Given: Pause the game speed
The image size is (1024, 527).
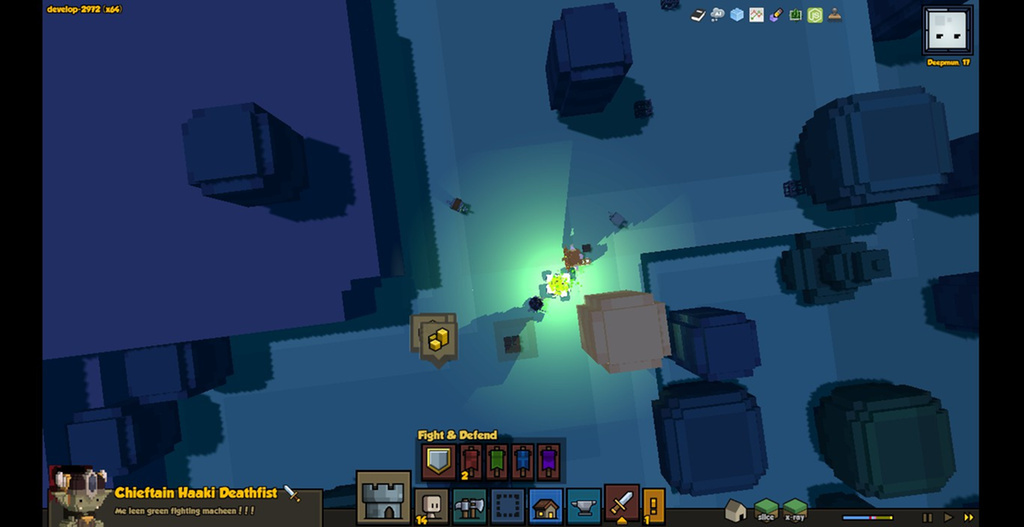Looking at the screenshot, I should pyautogui.click(x=927, y=517).
